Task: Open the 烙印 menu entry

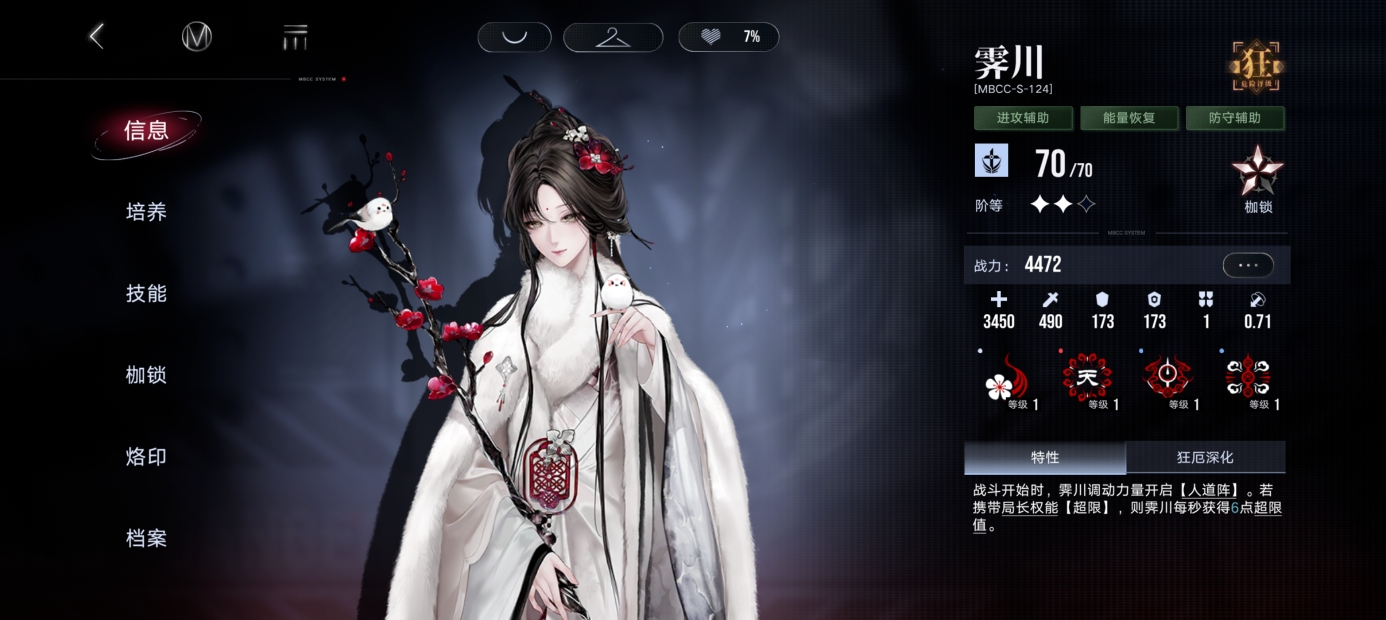Action: [146, 457]
